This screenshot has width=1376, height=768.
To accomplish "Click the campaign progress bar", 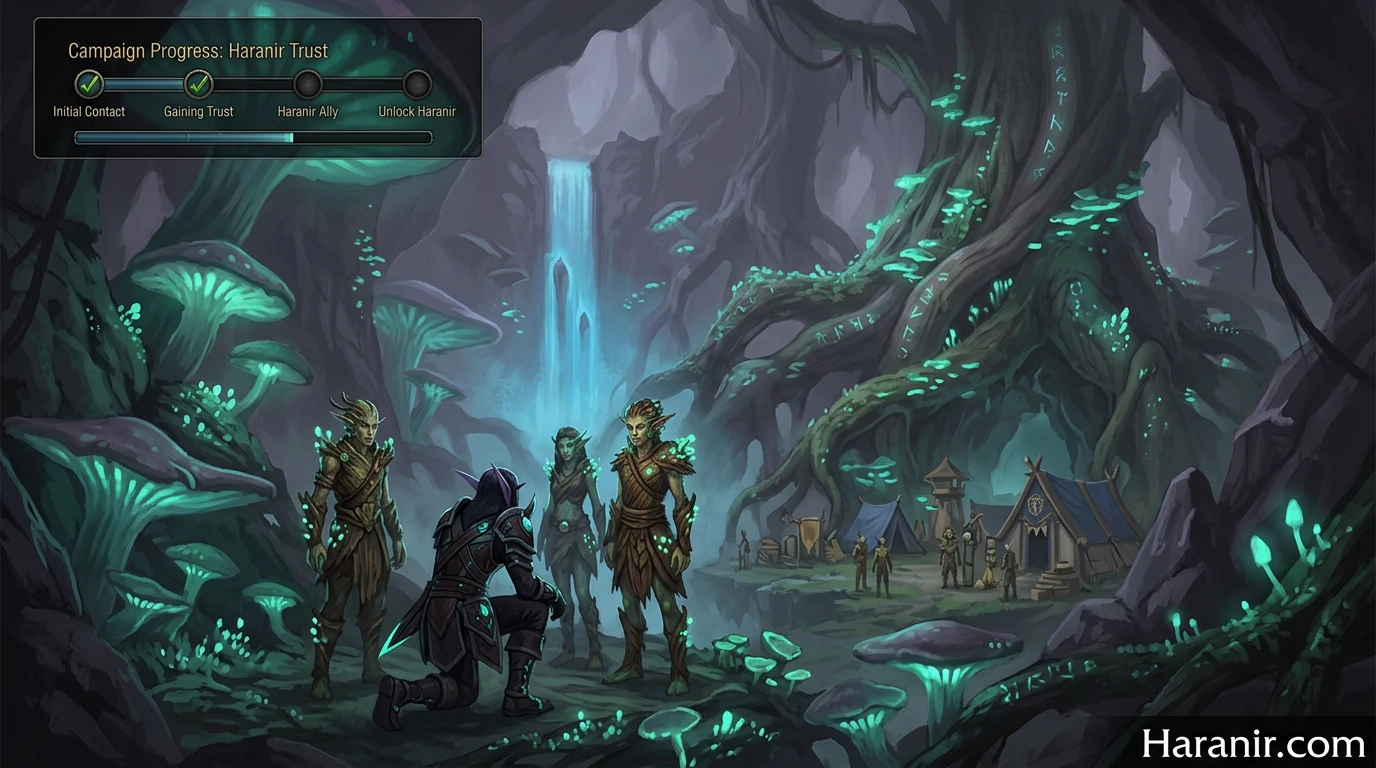I will pos(253,137).
